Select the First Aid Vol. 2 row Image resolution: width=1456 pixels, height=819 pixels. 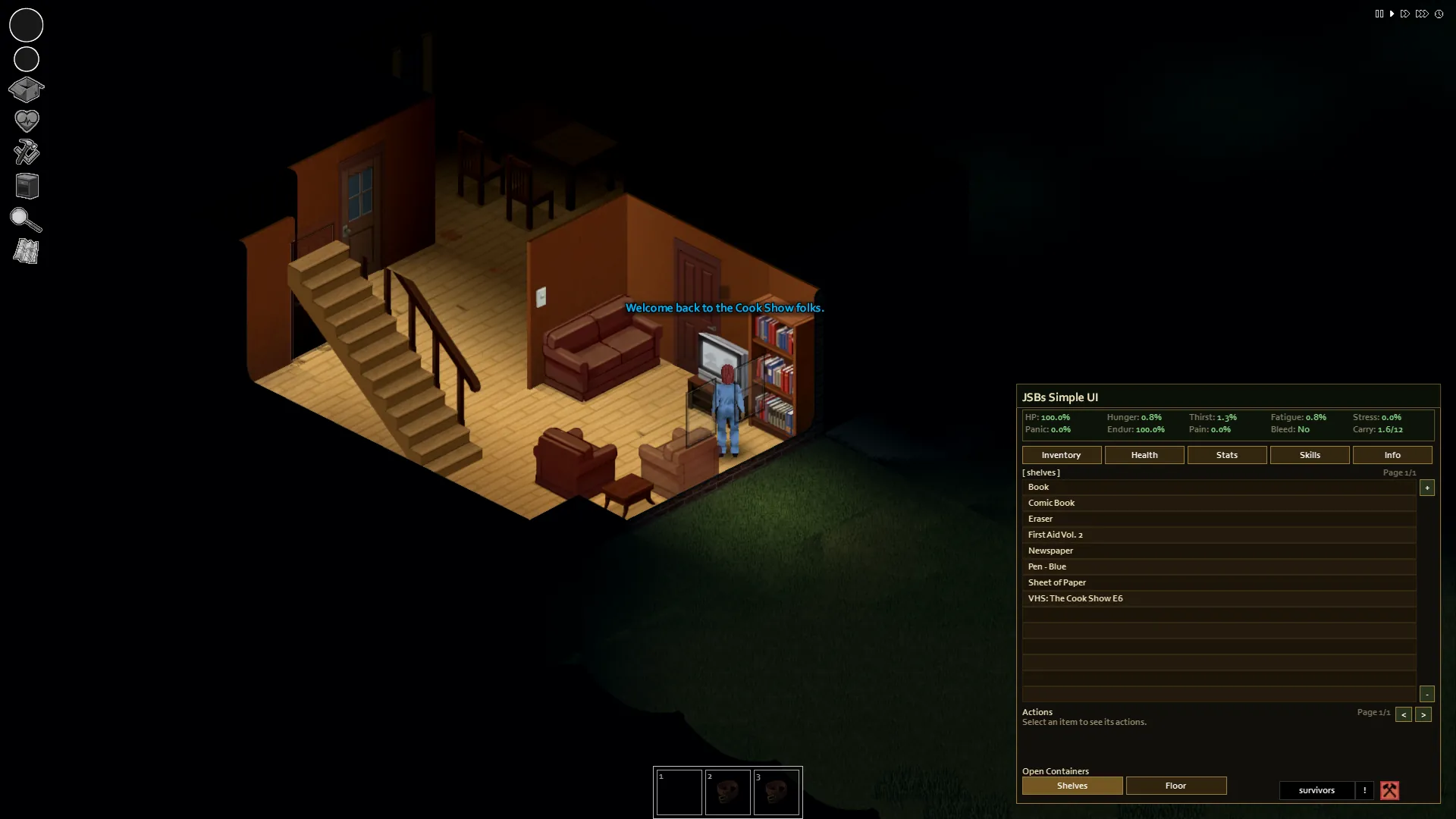coord(1218,535)
